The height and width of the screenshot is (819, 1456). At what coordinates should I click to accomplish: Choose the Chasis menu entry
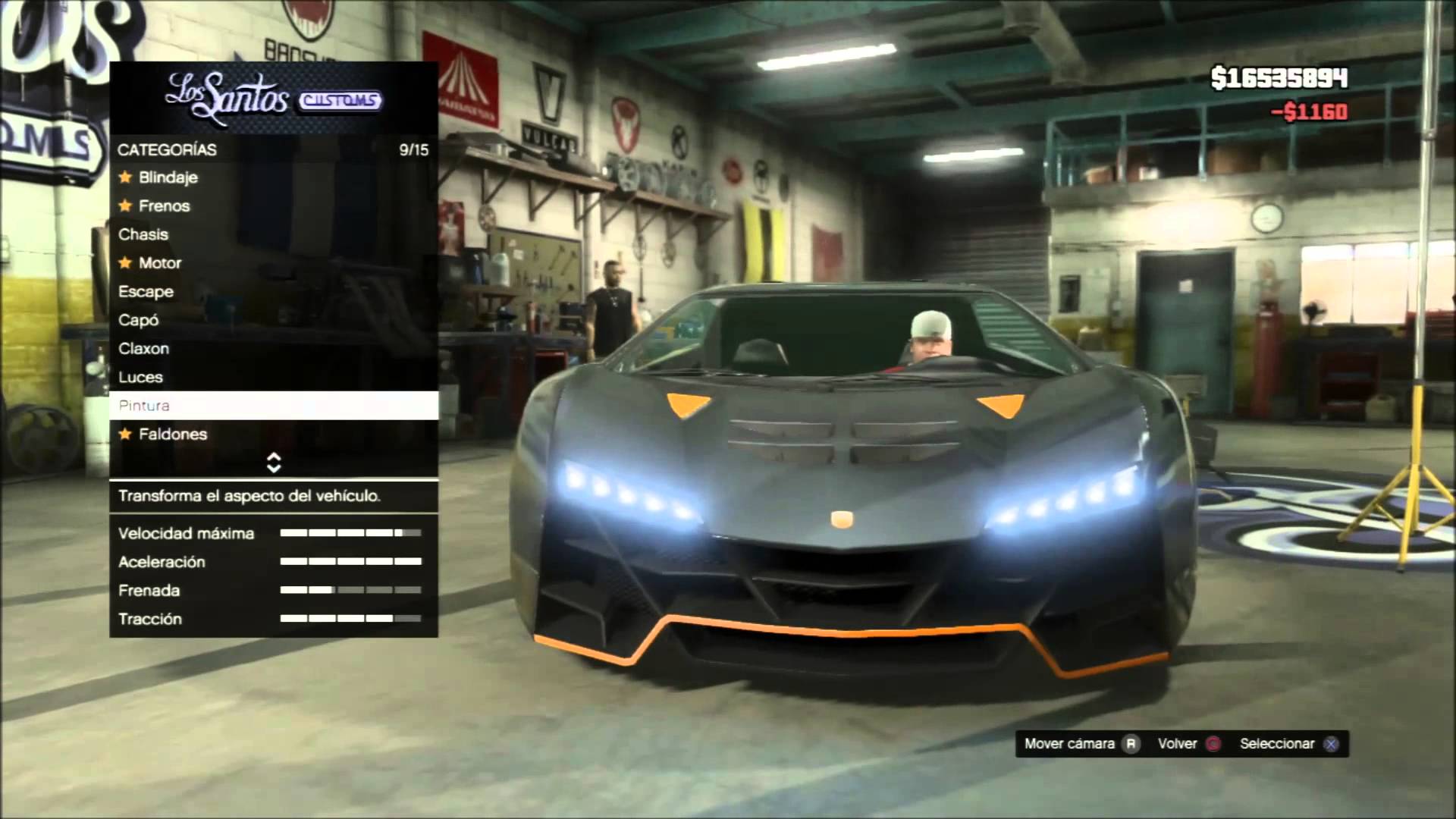[143, 234]
